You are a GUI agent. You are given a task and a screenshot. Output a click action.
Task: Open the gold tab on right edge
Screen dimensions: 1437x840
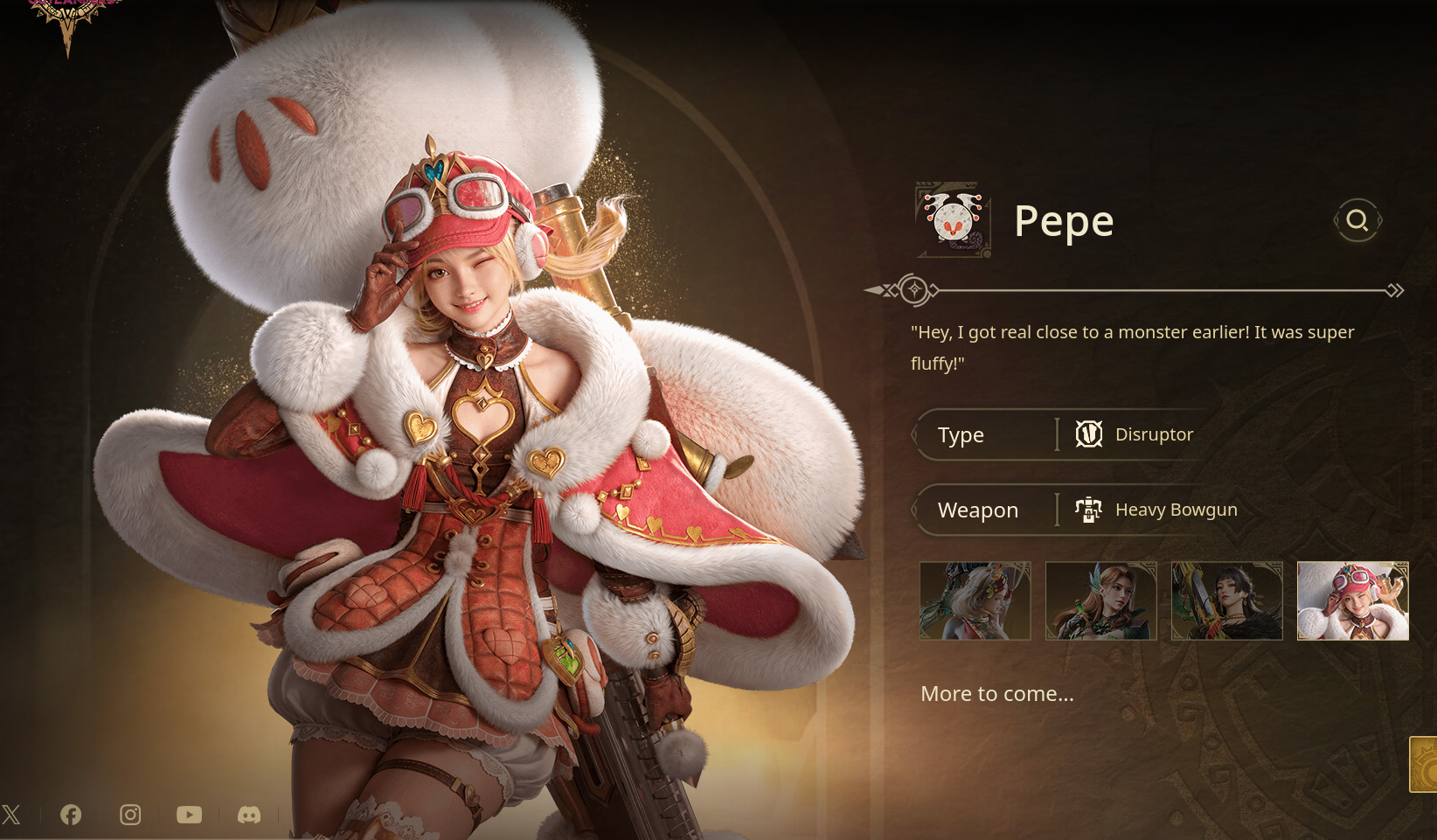(x=1425, y=765)
